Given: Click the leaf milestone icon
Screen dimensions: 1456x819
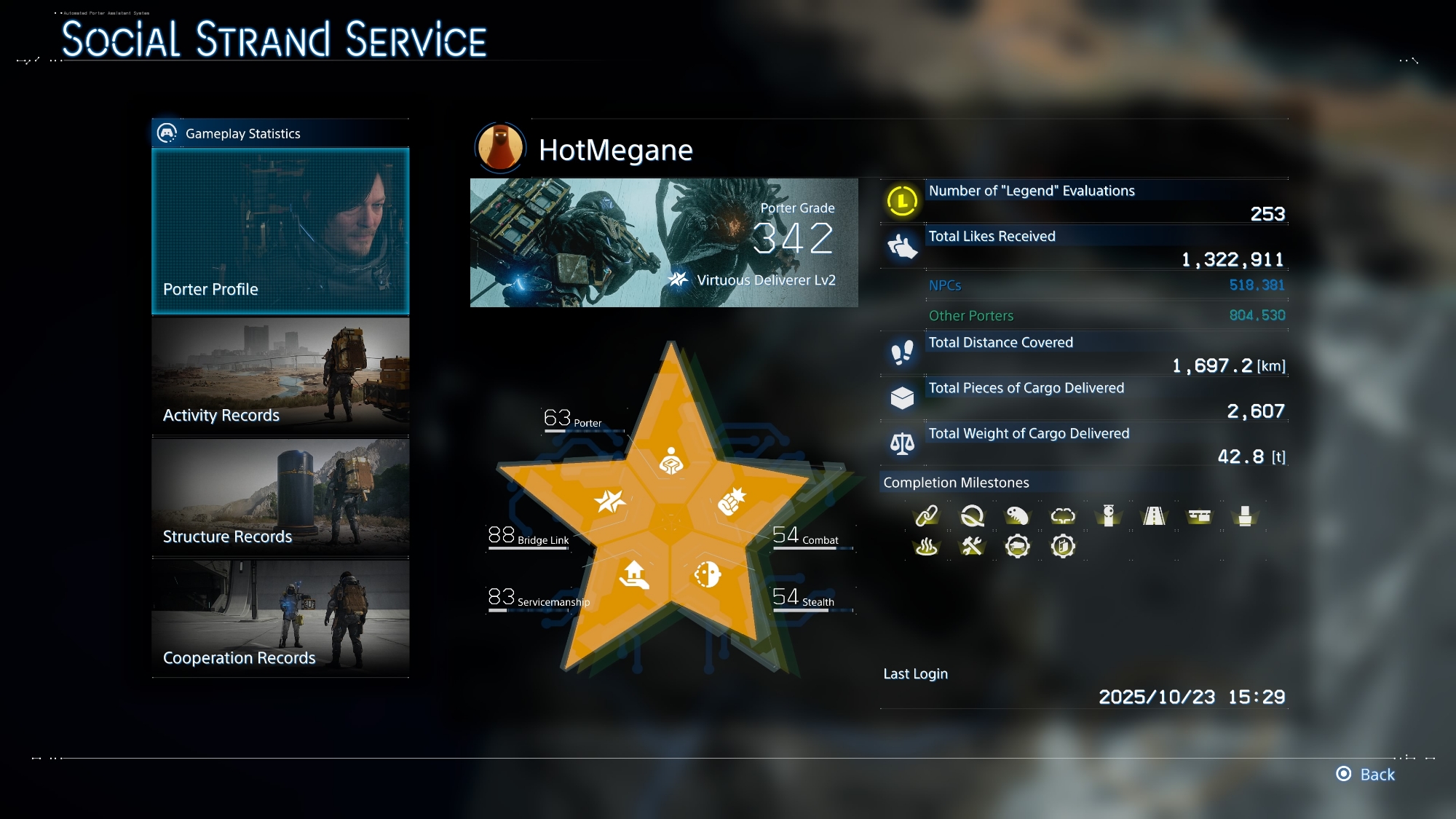Looking at the screenshot, I should click(x=972, y=516).
